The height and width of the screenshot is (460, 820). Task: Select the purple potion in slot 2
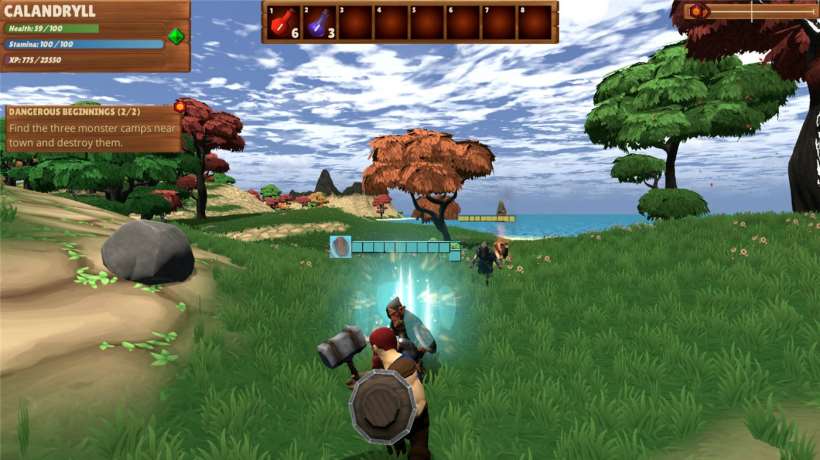(319, 22)
